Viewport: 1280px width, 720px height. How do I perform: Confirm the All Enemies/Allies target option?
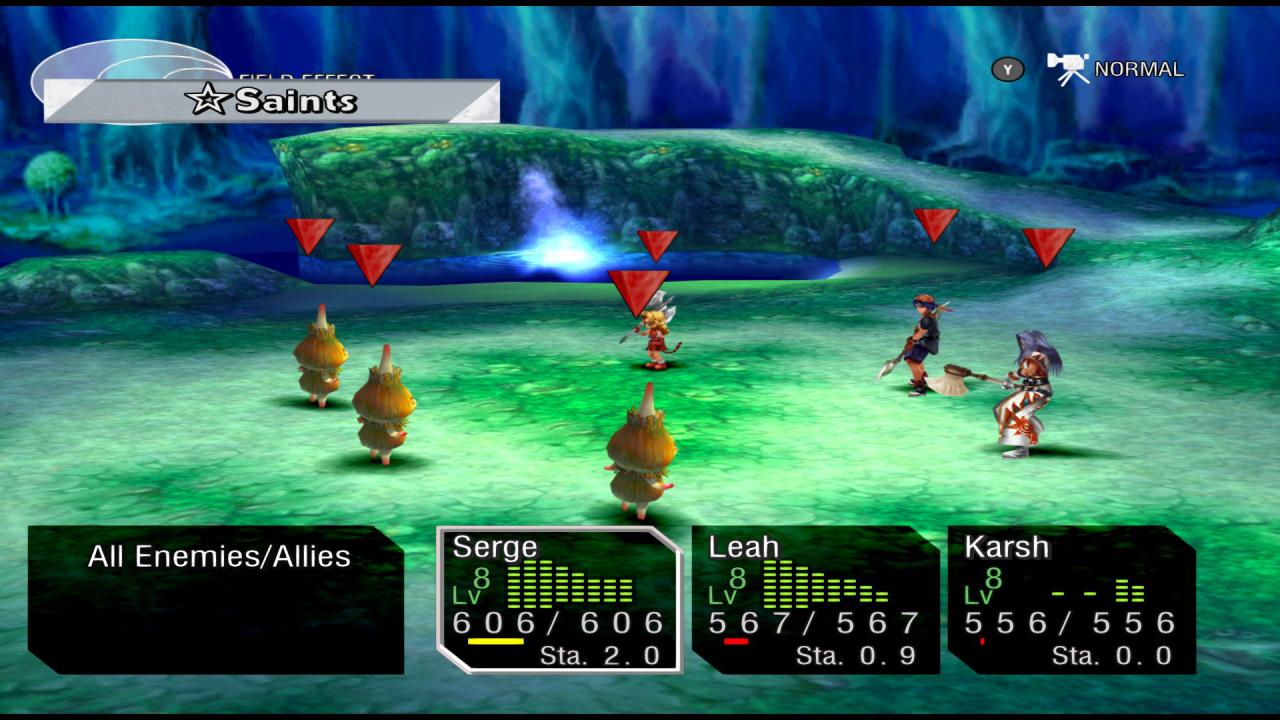click(x=219, y=557)
